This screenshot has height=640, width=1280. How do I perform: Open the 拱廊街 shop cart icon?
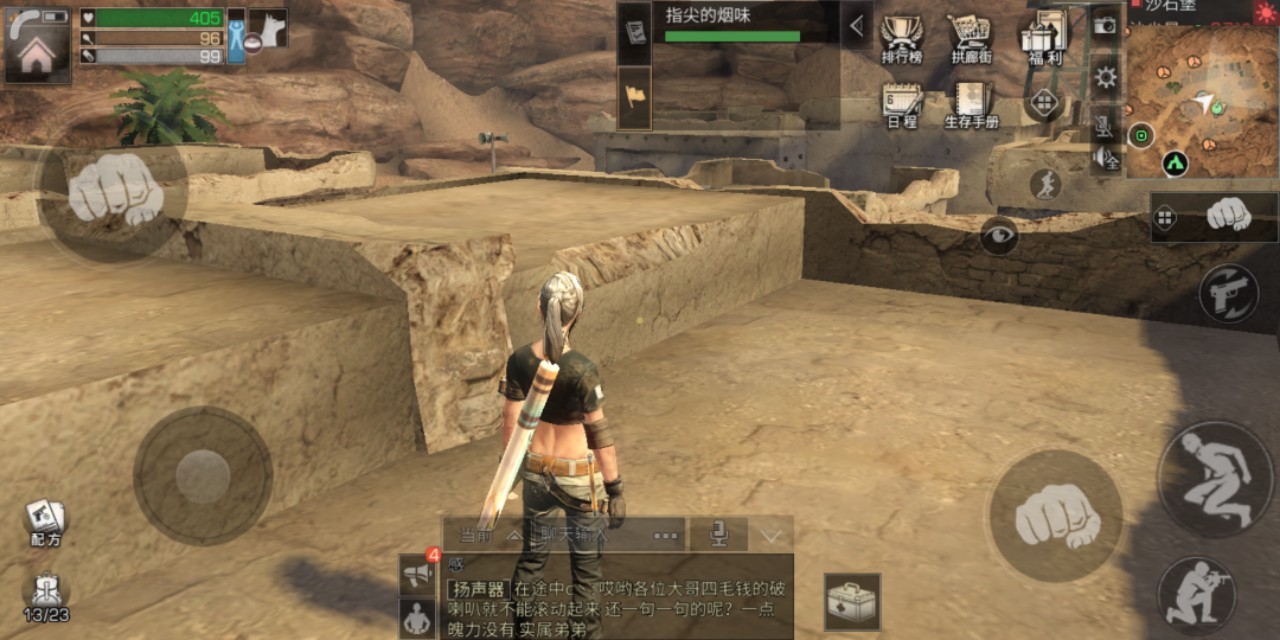pos(969,38)
